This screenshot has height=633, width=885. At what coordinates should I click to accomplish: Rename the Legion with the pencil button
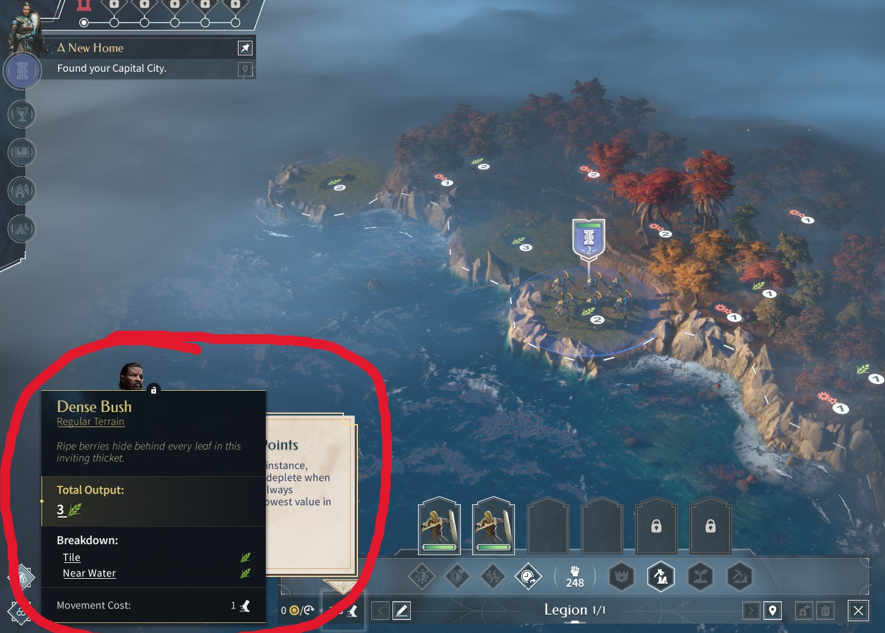point(402,610)
